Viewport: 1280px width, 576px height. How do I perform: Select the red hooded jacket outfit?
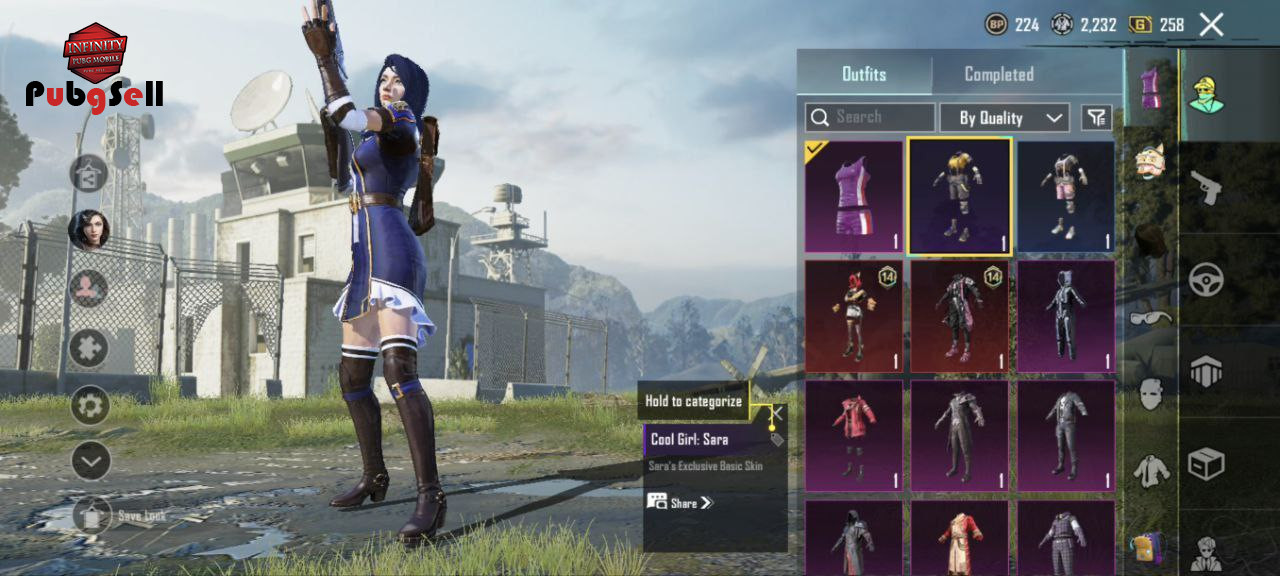[x=854, y=436]
